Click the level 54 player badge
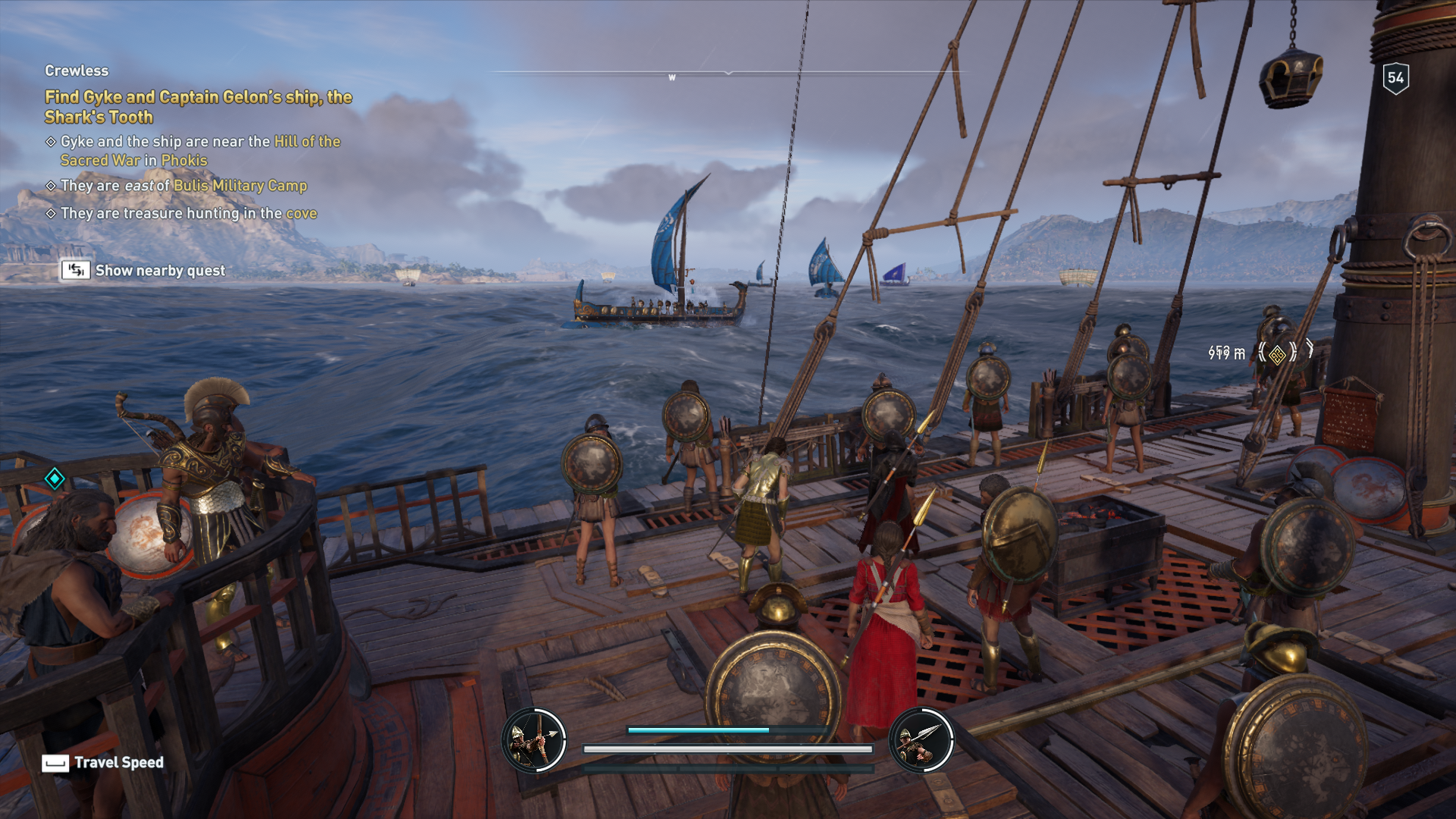 1395,78
